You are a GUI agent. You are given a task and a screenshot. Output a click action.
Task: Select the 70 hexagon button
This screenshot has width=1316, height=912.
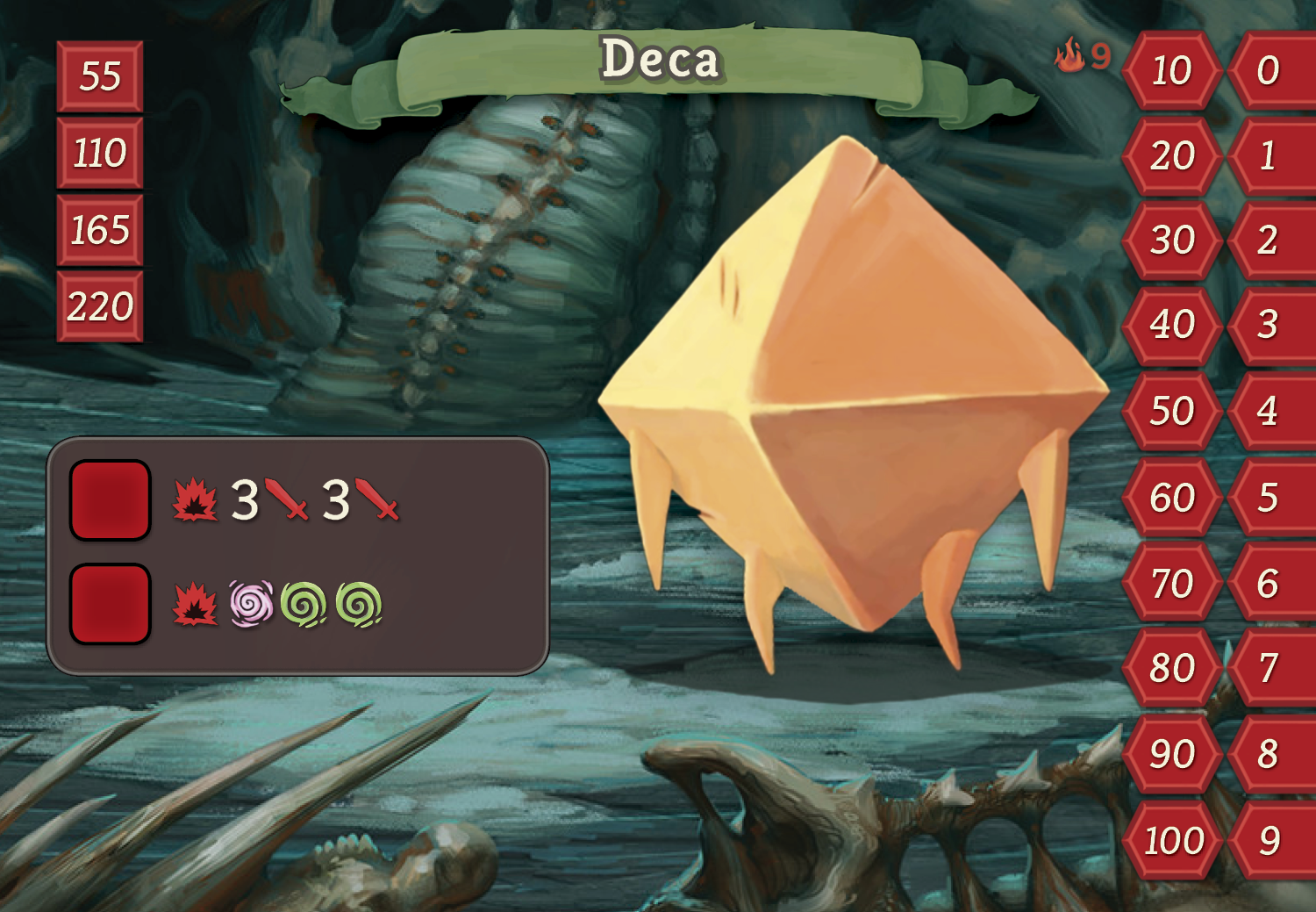pyautogui.click(x=1172, y=584)
